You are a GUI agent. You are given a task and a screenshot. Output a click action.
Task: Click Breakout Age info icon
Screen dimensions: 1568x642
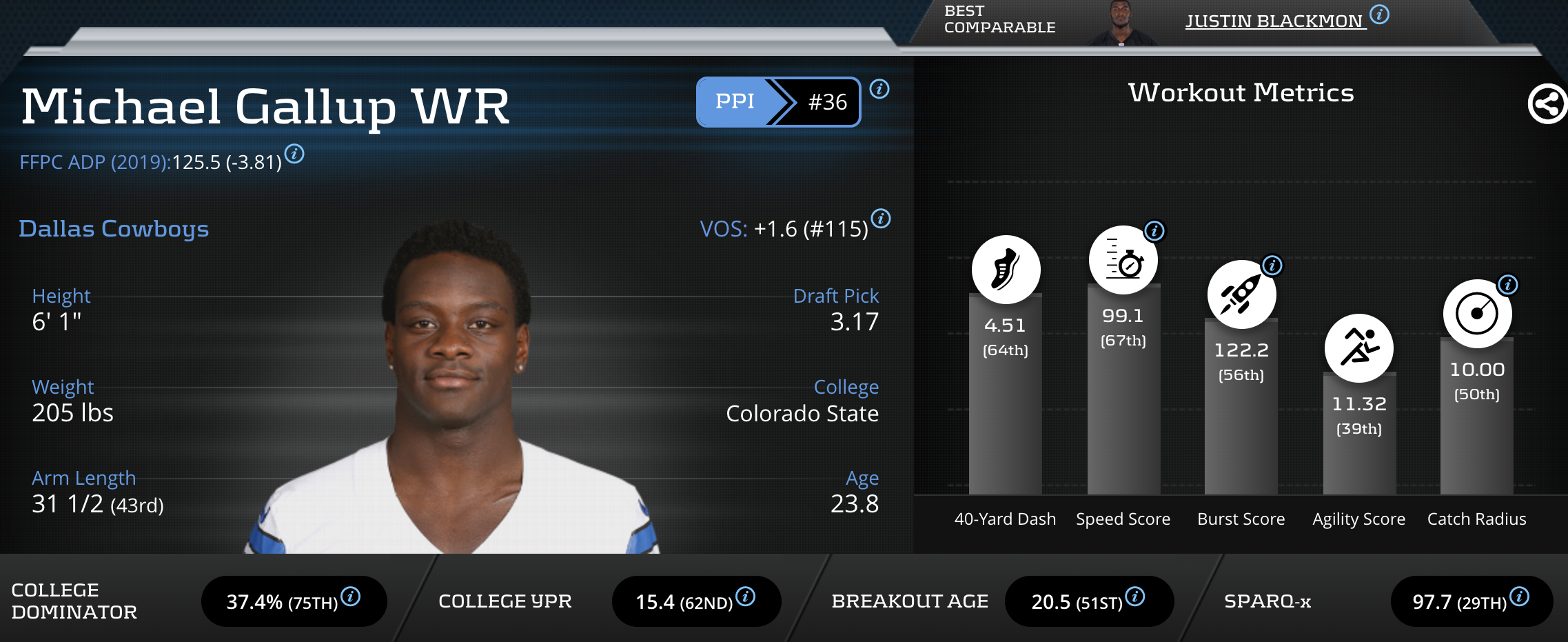click(x=1135, y=596)
